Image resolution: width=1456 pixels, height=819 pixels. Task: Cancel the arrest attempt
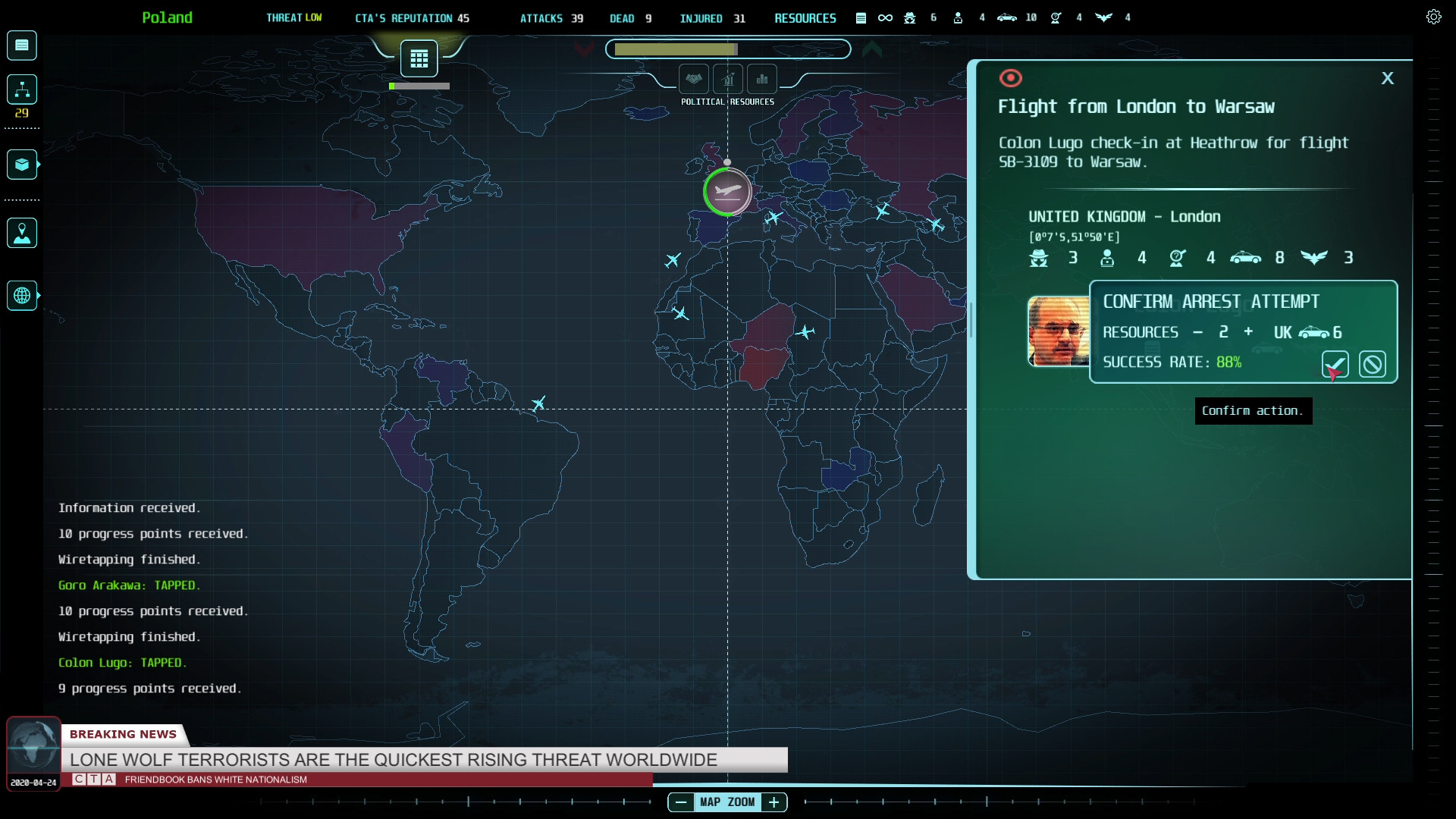point(1373,365)
